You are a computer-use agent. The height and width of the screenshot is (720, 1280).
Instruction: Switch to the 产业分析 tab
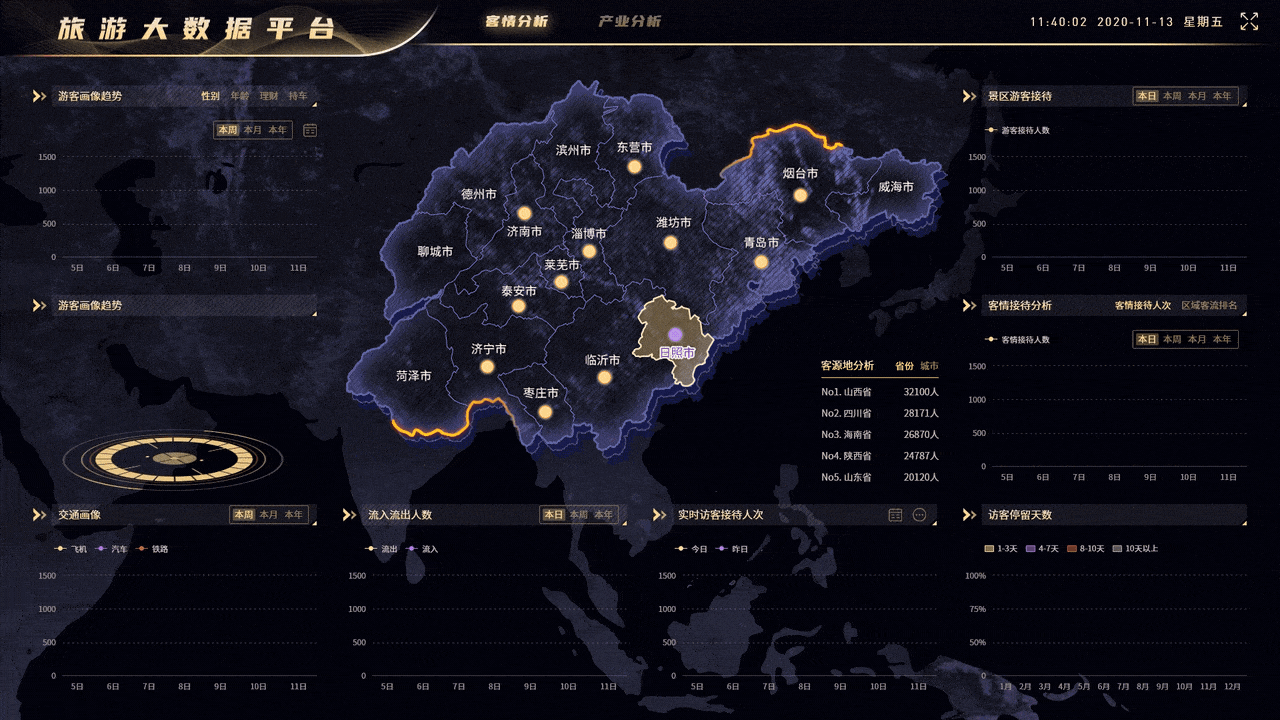(629, 21)
